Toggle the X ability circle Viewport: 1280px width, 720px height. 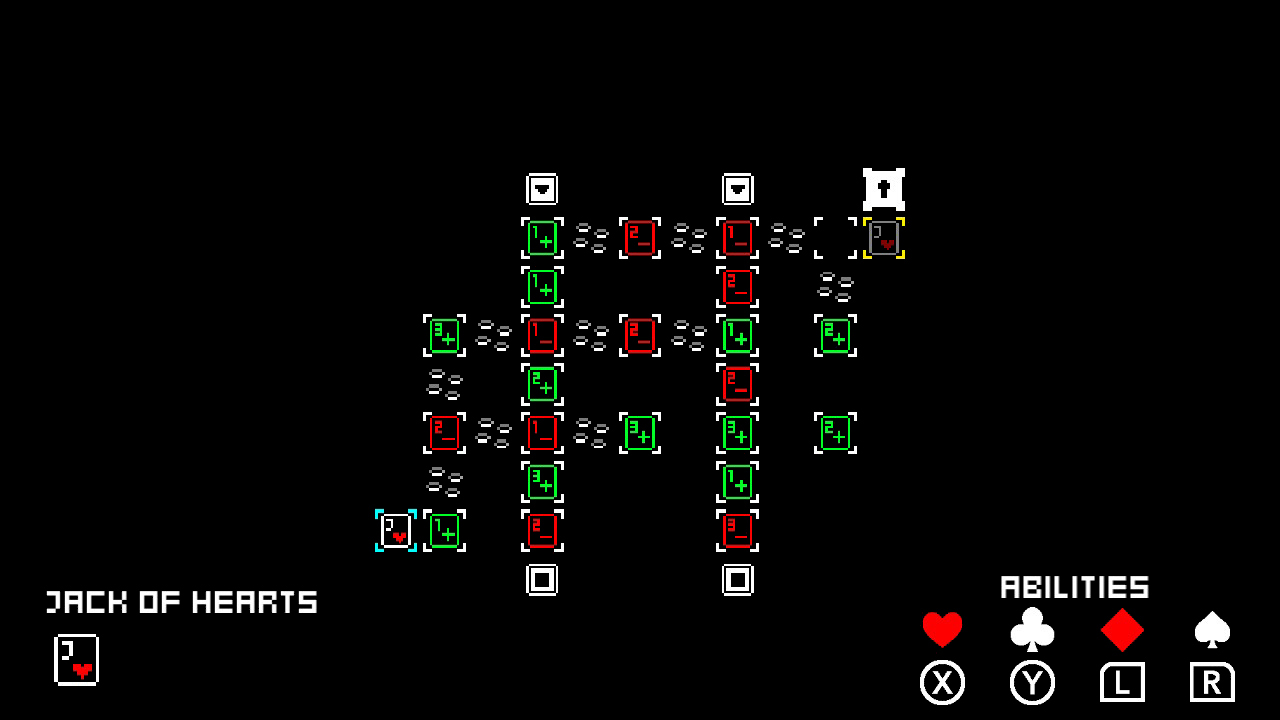941,682
